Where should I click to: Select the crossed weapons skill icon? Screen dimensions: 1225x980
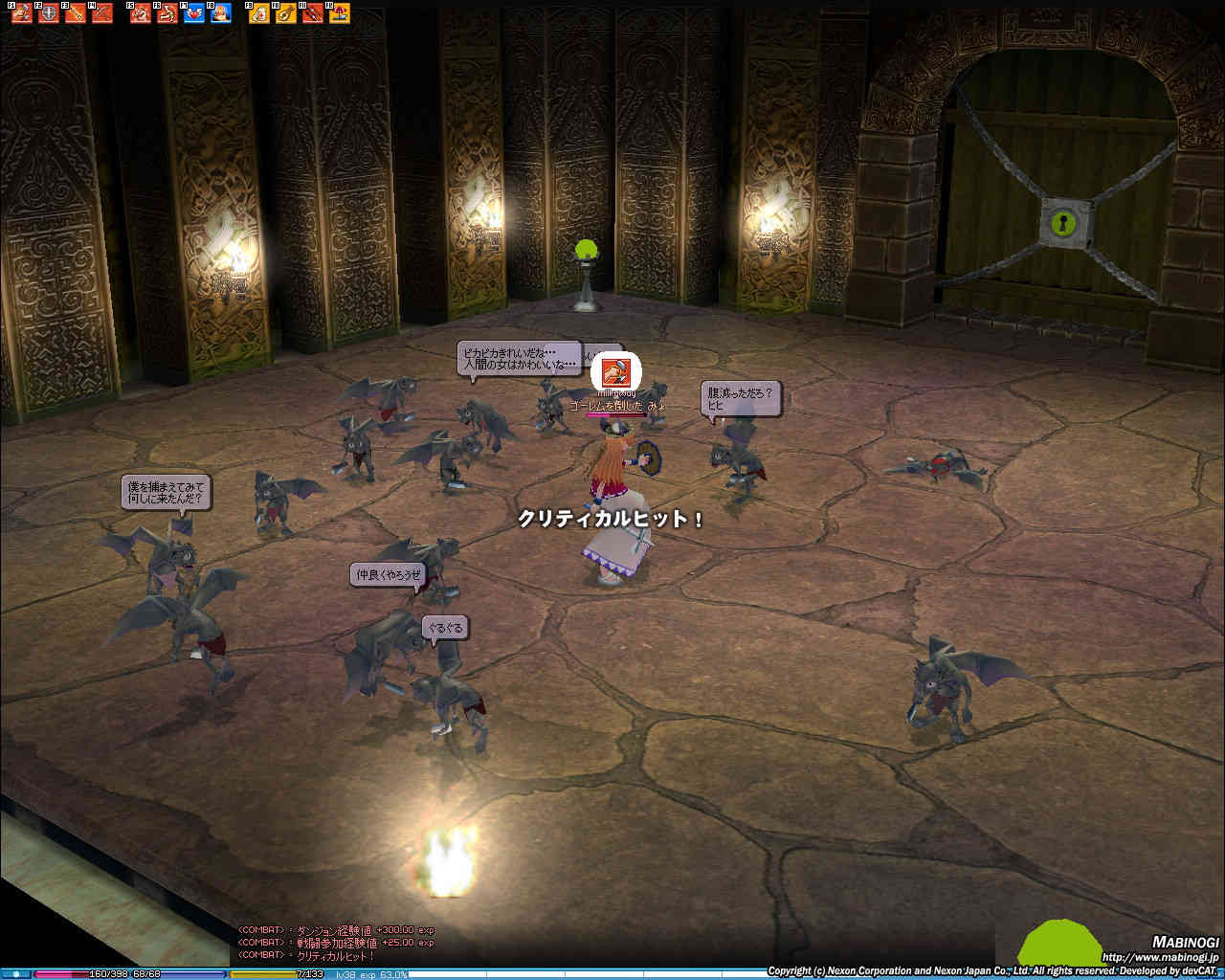point(101,13)
